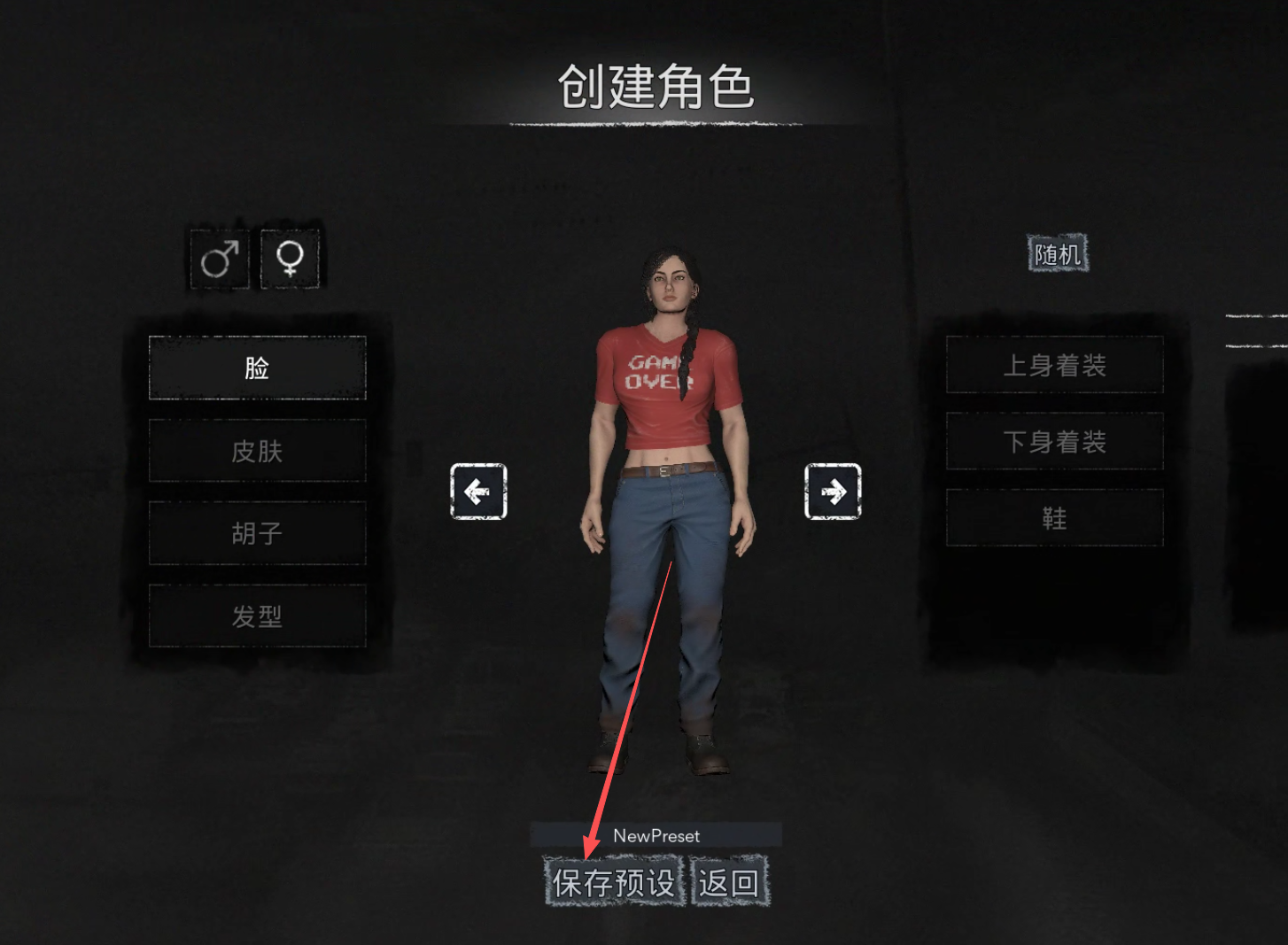This screenshot has width=1288, height=945.
Task: Select the 鞋 (shoes) category
Action: [1054, 518]
